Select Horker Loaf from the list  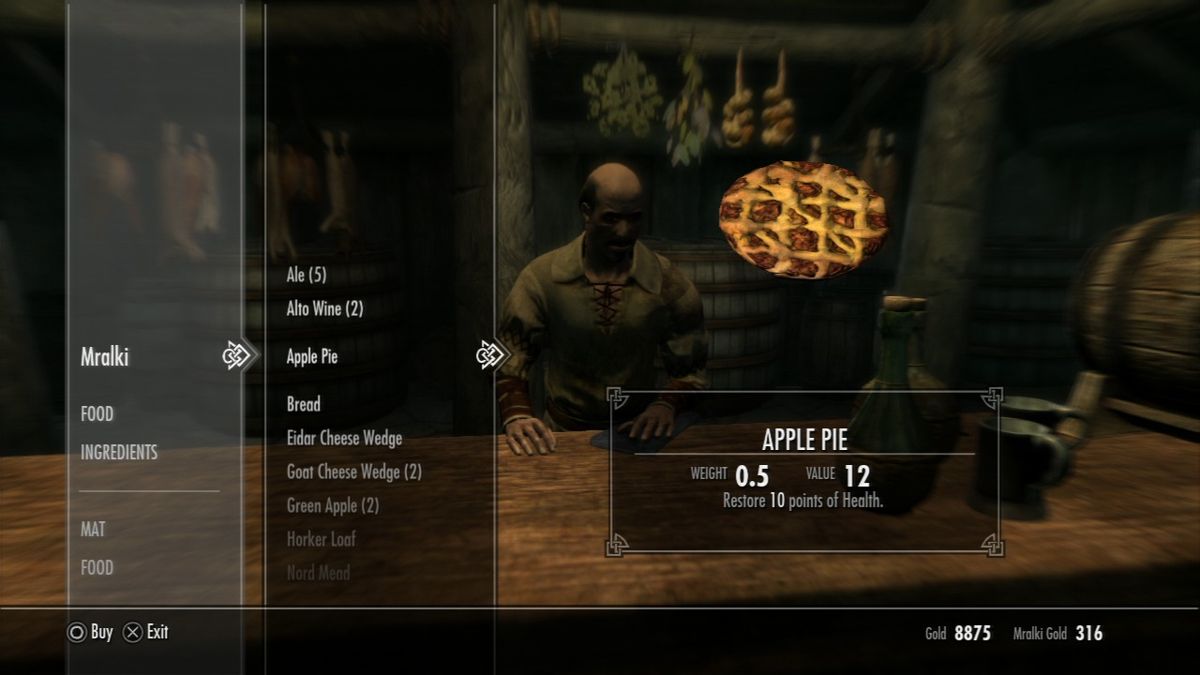click(x=321, y=540)
